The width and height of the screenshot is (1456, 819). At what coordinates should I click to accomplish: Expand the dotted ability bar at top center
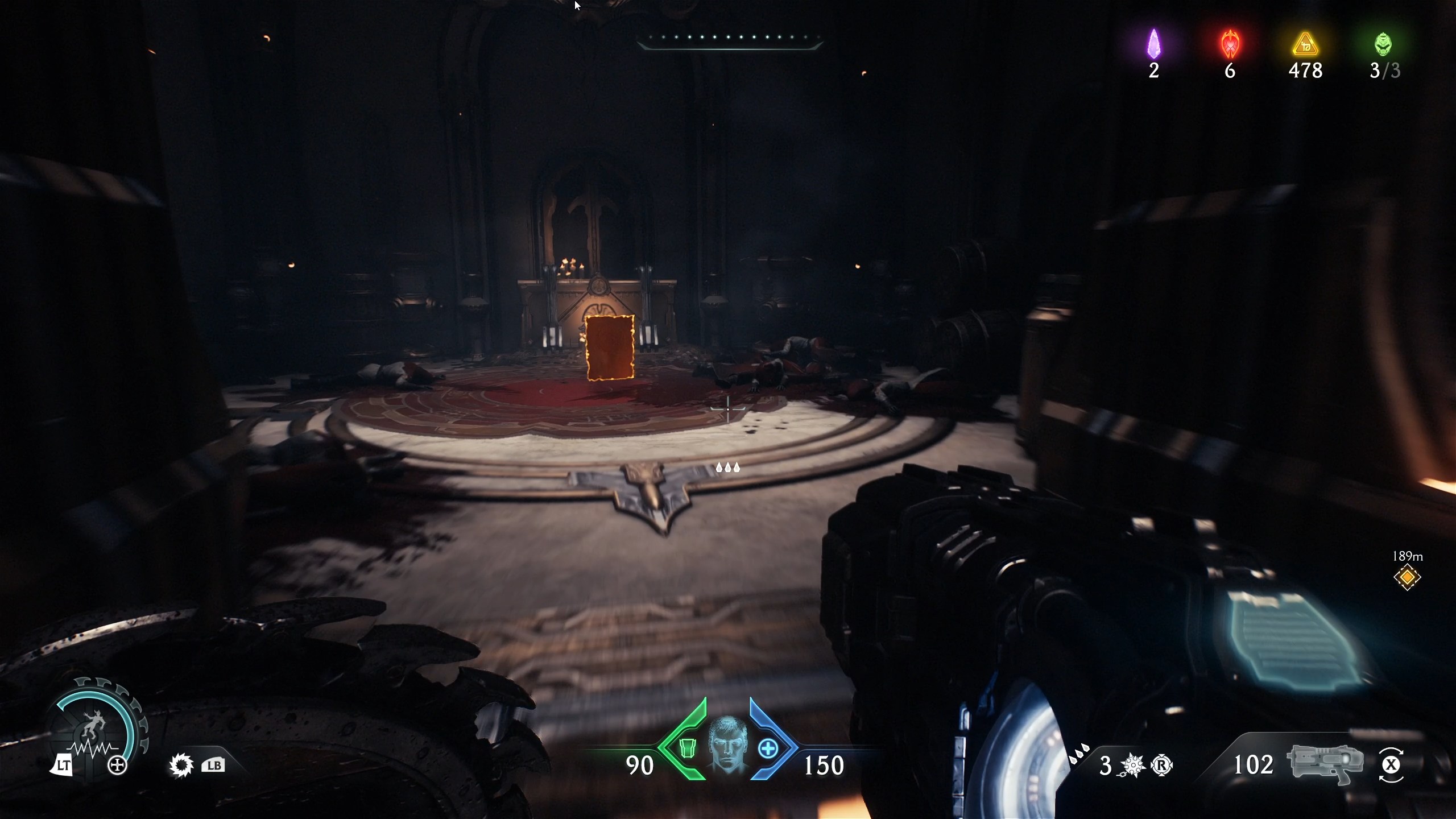coord(731,38)
